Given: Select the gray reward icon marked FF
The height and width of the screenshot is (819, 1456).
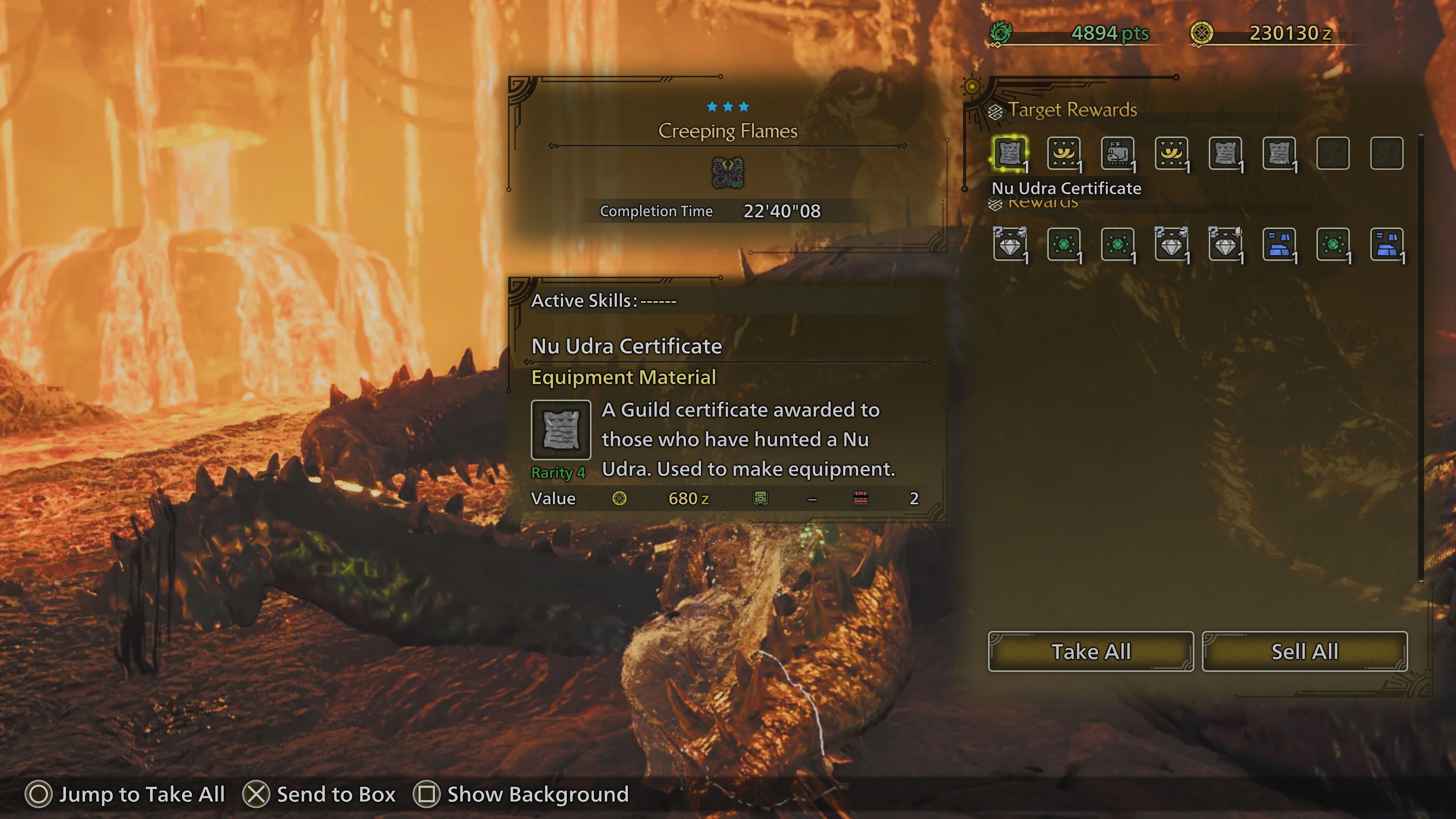Looking at the screenshot, I should 1117,153.
